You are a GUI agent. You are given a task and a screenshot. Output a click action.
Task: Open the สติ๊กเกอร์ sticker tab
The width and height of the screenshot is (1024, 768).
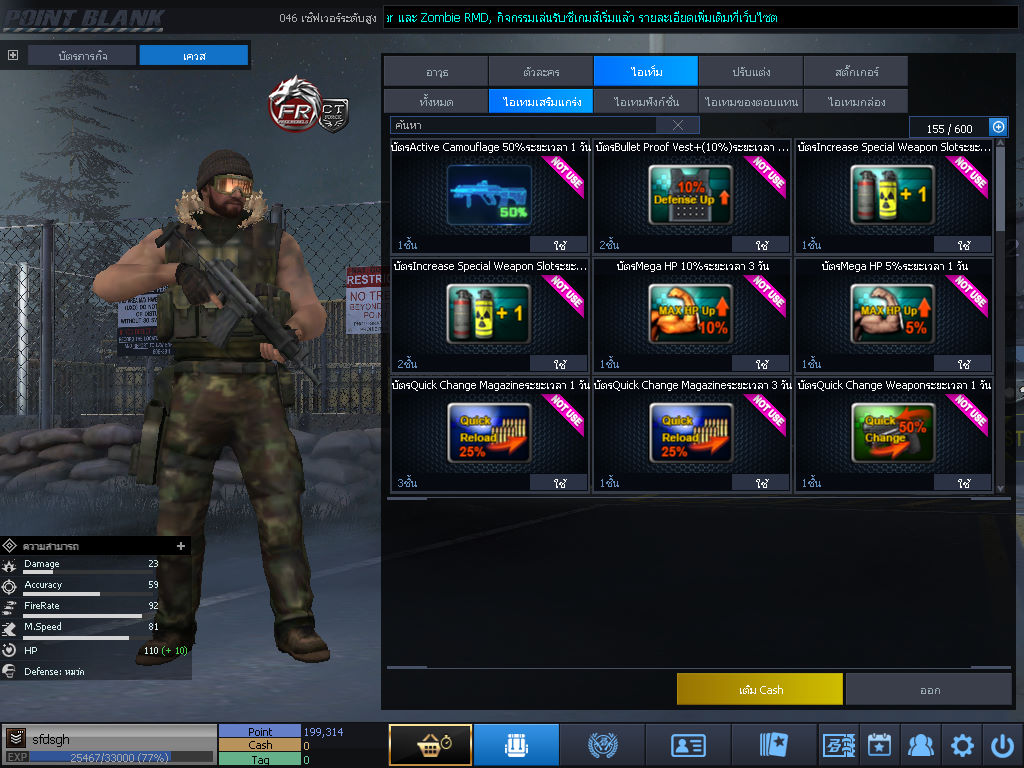tap(855, 72)
